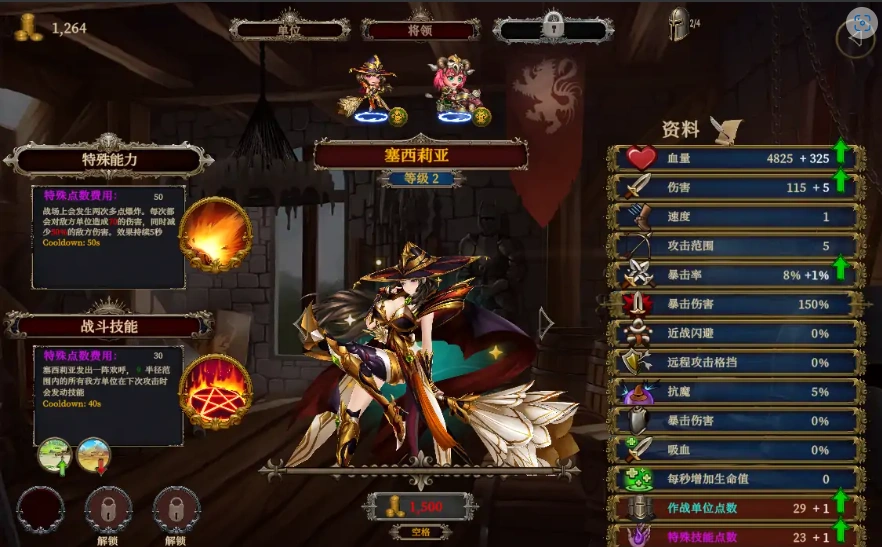Select the locked third tab
Viewport: 882px width, 547px height.
pyautogui.click(x=551, y=29)
